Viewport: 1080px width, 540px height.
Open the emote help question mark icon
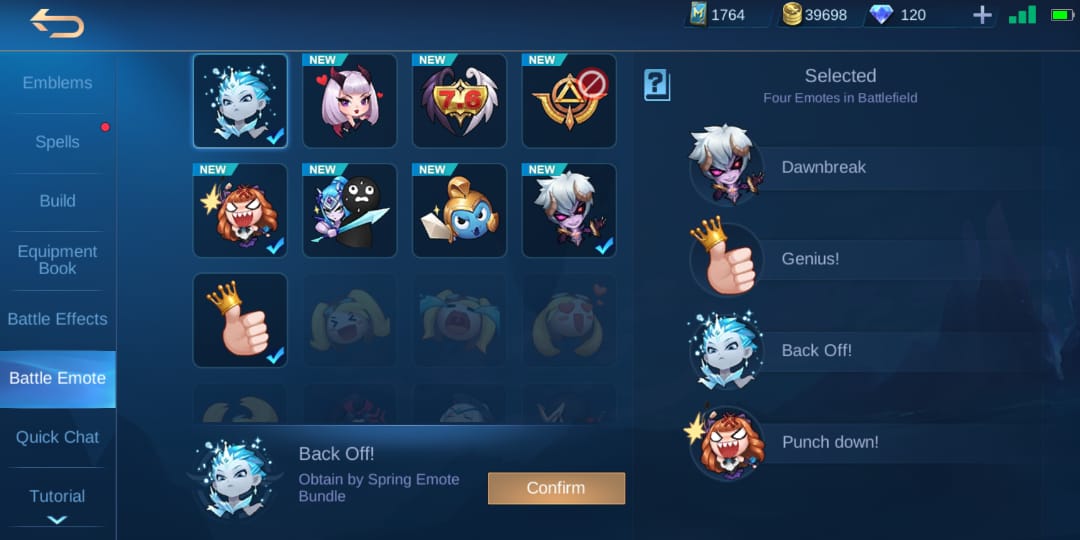[x=656, y=85]
